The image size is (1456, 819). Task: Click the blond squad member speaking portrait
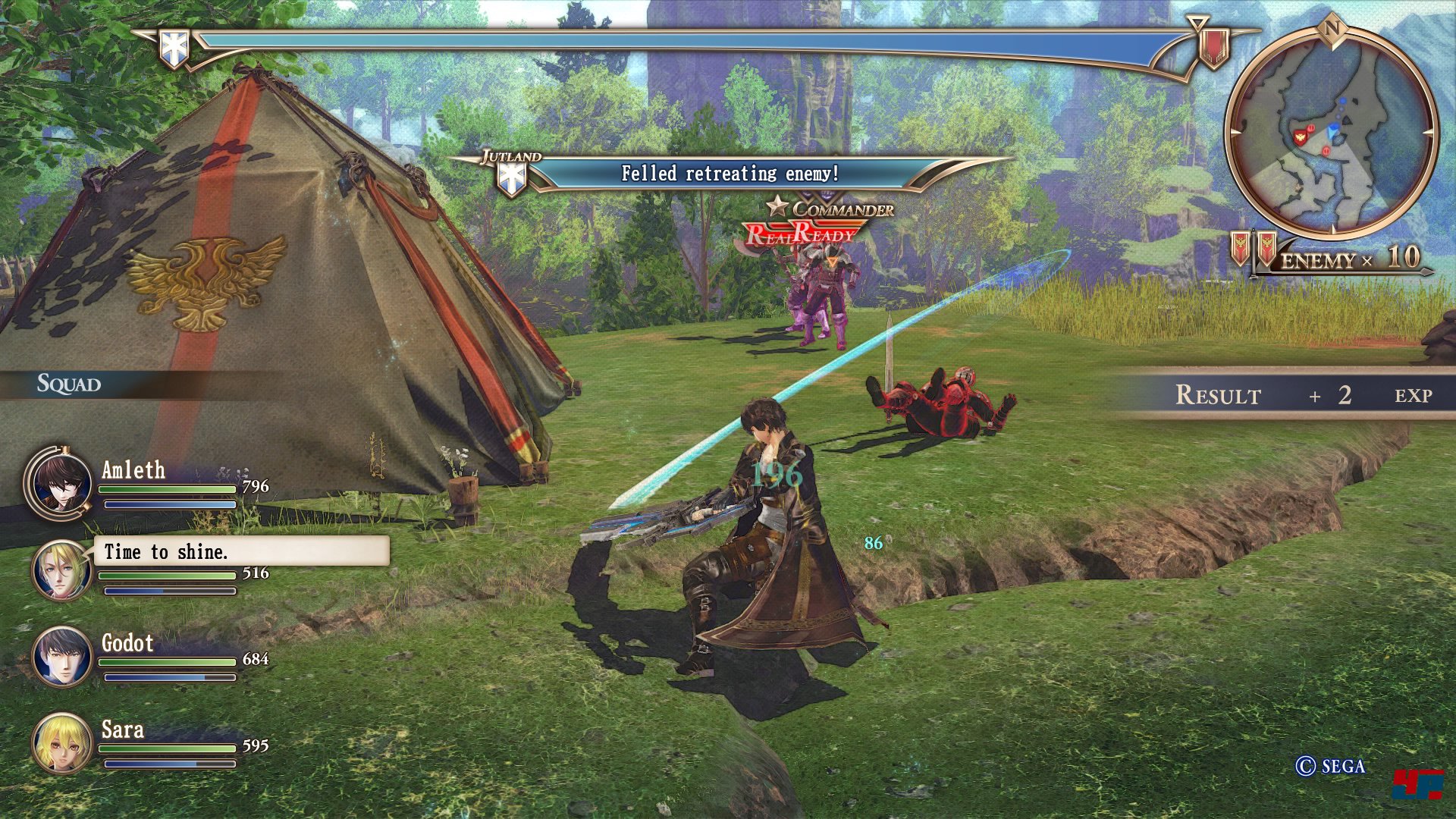pos(61,570)
